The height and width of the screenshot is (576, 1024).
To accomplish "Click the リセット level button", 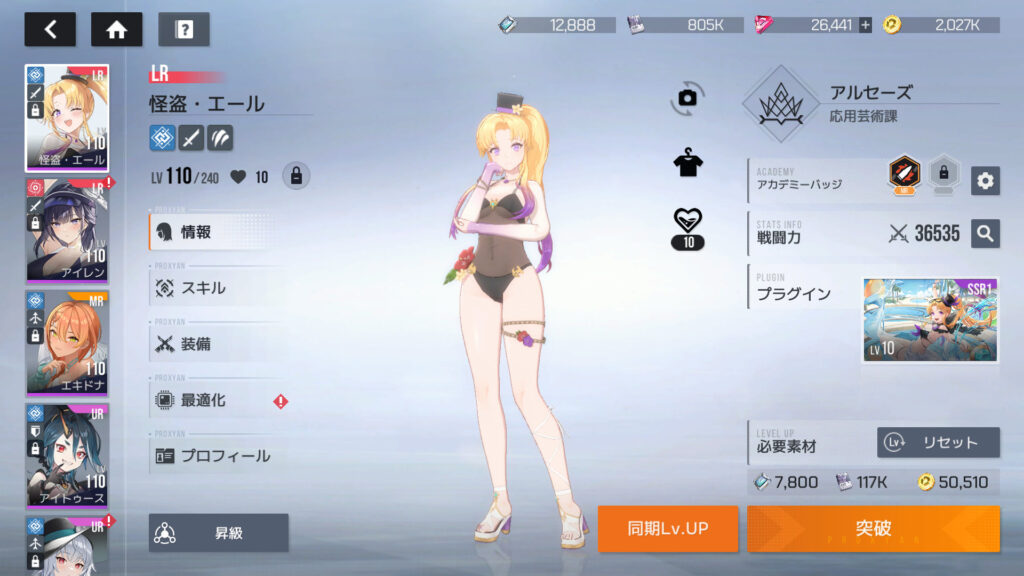I will [x=938, y=442].
